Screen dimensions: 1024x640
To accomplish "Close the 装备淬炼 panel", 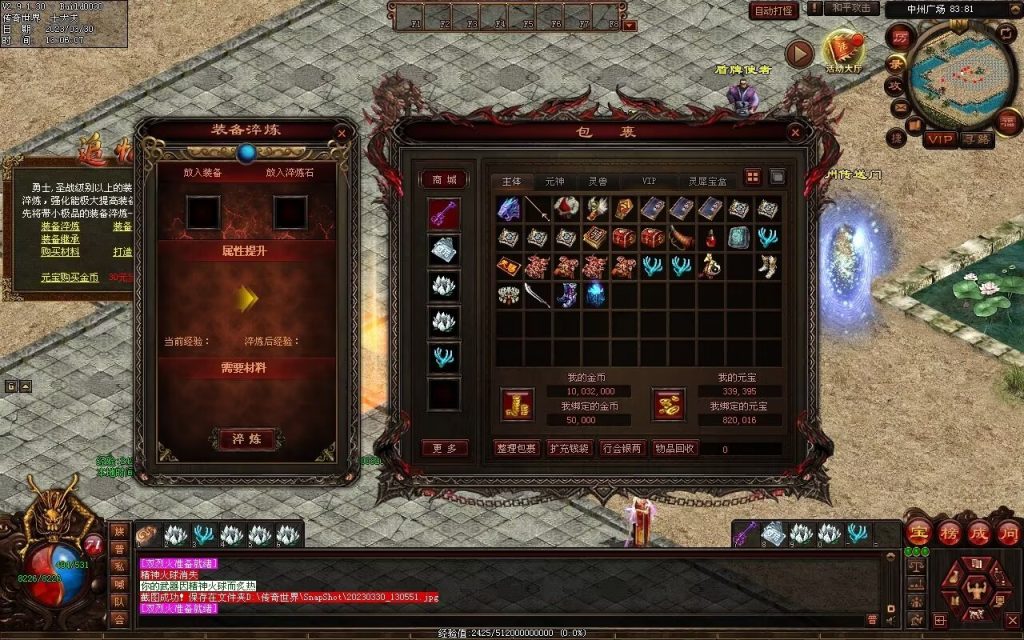I will click(x=342, y=132).
